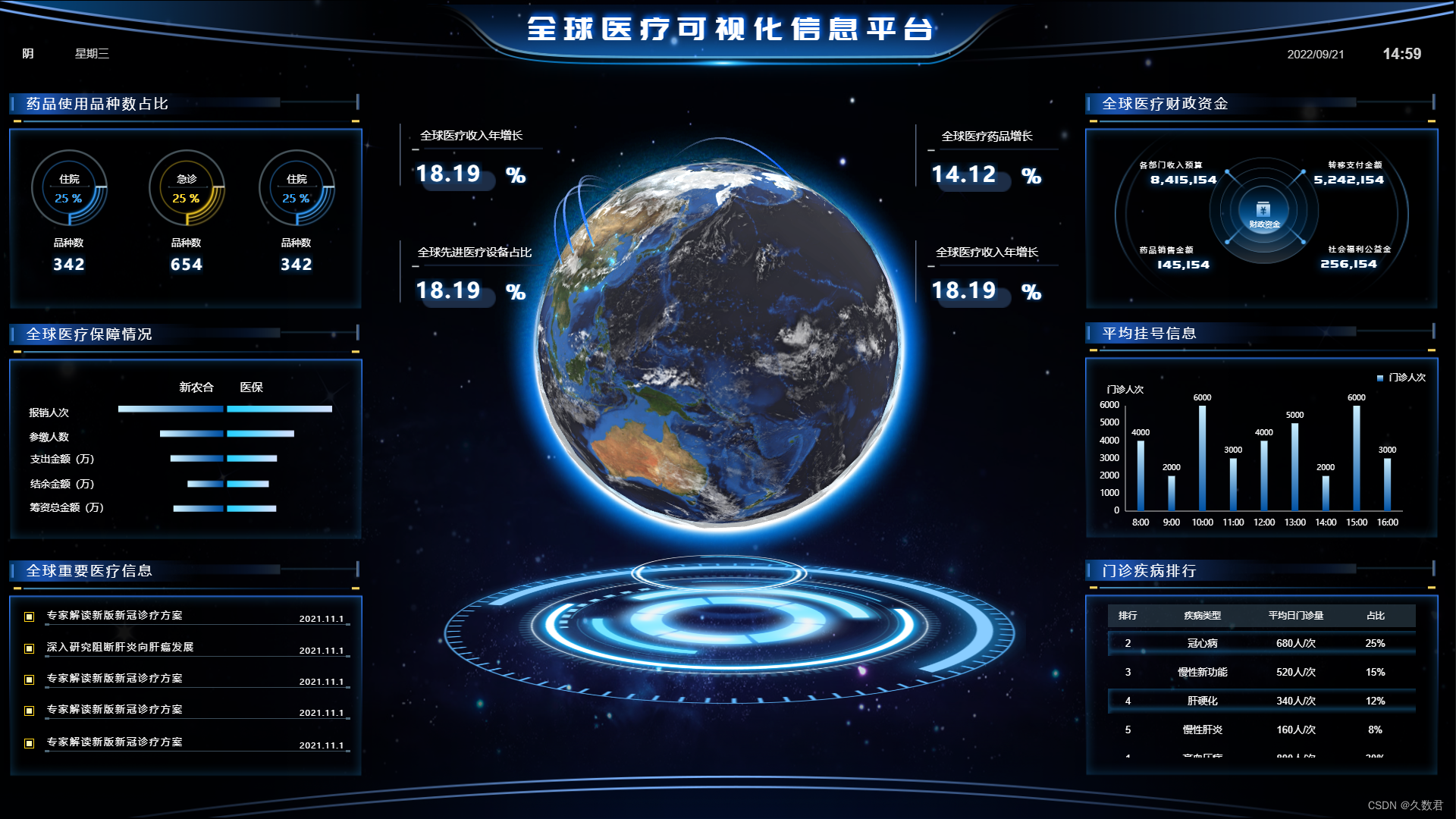Click the 全球医疗财政资金 panel title
This screenshot has height=819, width=1456.
1166,104
